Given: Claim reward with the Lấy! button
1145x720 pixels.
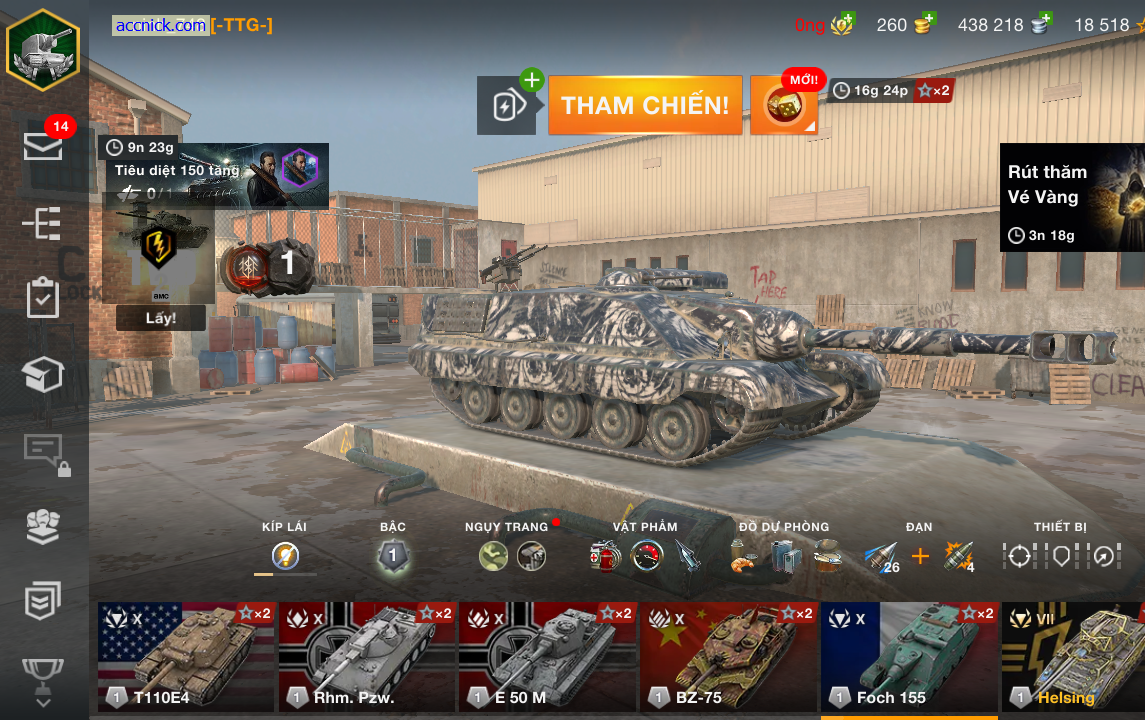Looking at the screenshot, I should point(161,318).
